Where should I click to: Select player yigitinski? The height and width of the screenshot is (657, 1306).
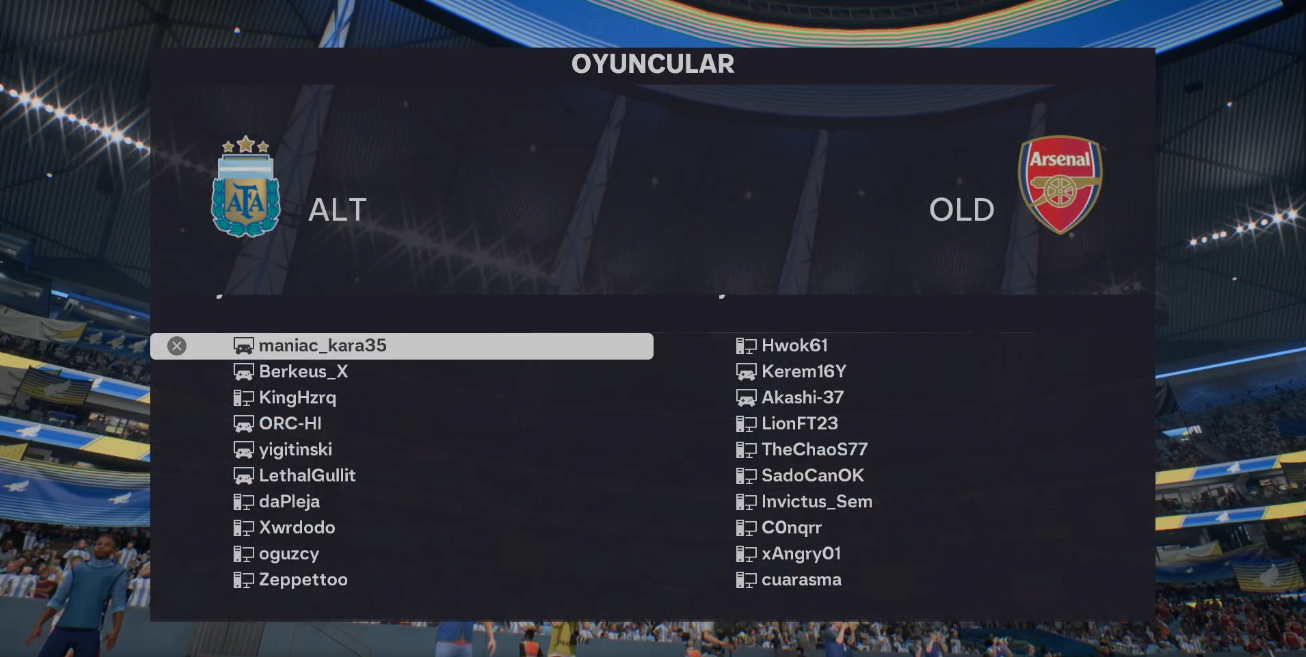tap(295, 450)
